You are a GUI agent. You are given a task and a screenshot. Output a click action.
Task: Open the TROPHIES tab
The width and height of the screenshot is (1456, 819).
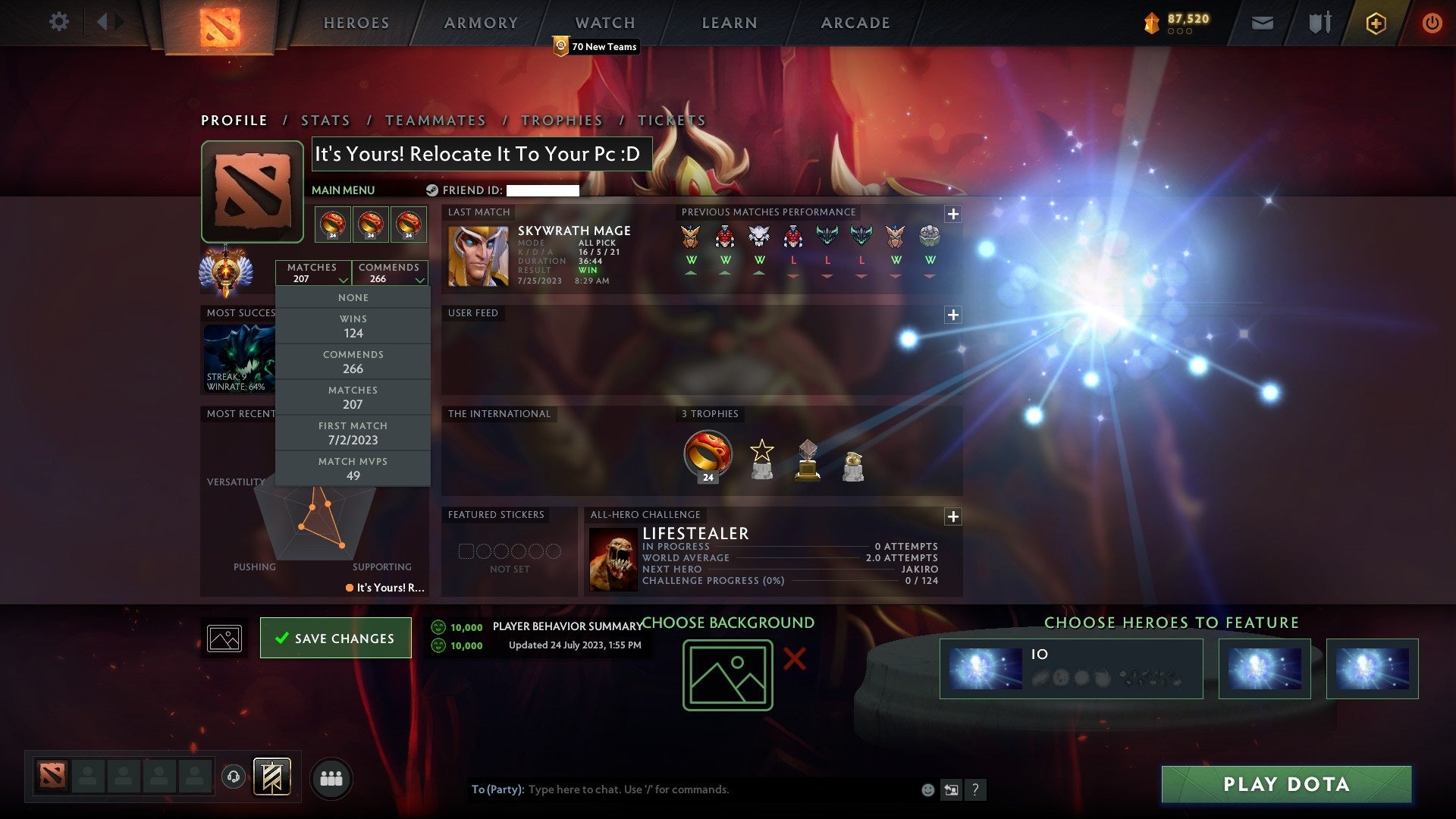point(561,120)
